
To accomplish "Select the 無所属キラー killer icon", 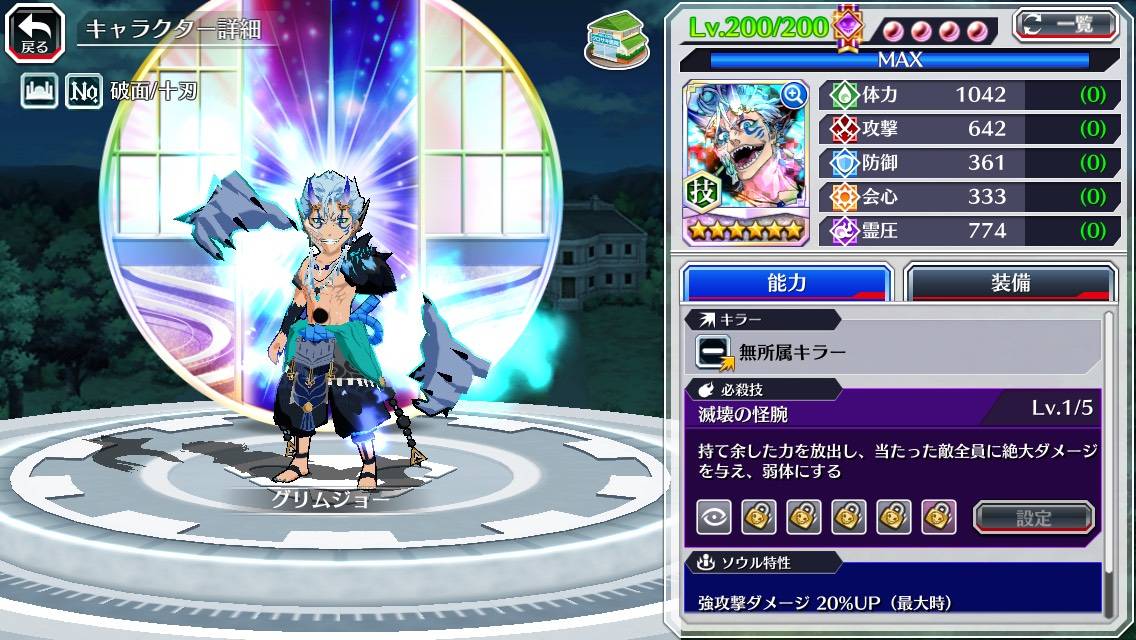I will click(714, 352).
